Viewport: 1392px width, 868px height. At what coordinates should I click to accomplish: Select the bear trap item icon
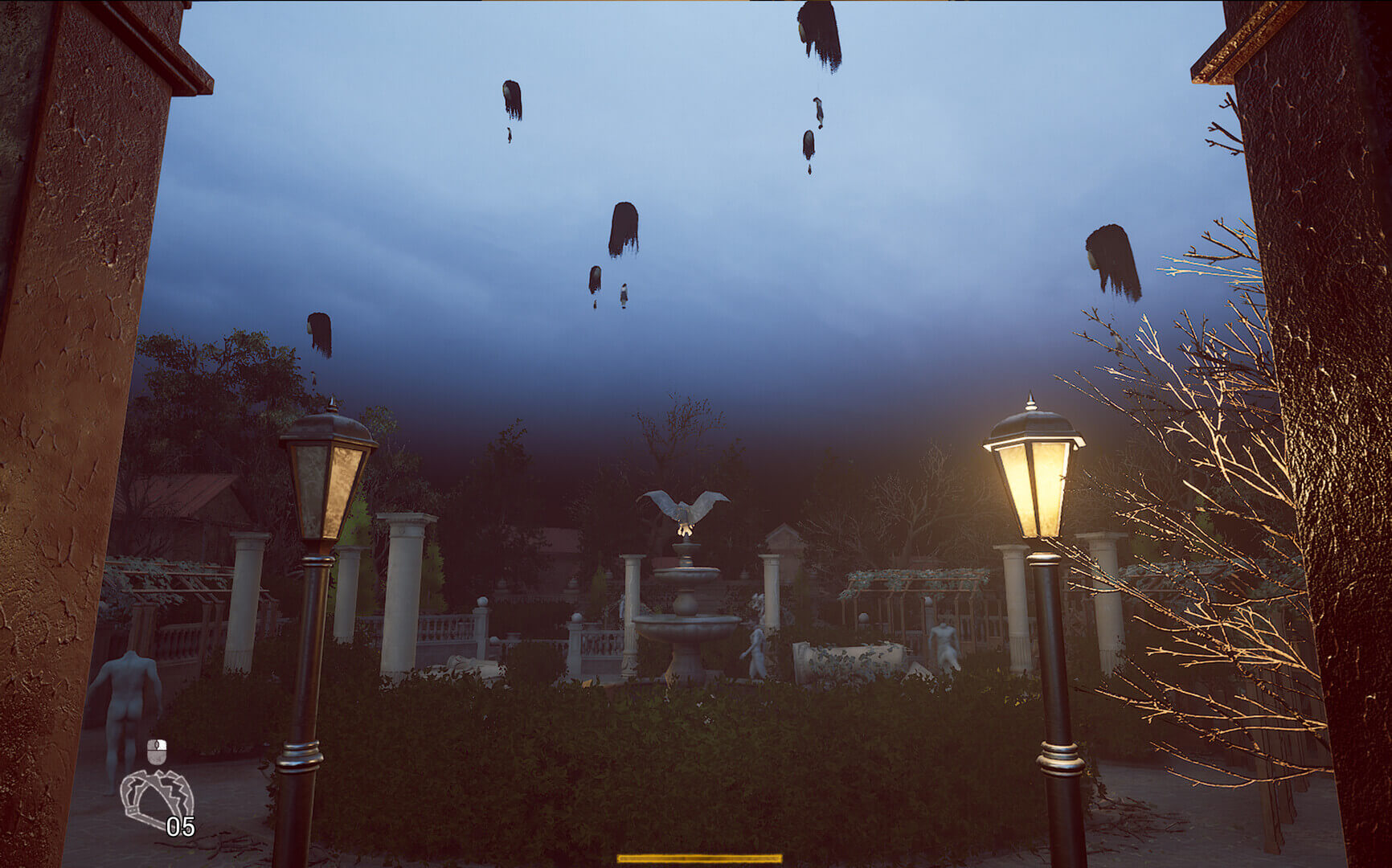(156, 799)
